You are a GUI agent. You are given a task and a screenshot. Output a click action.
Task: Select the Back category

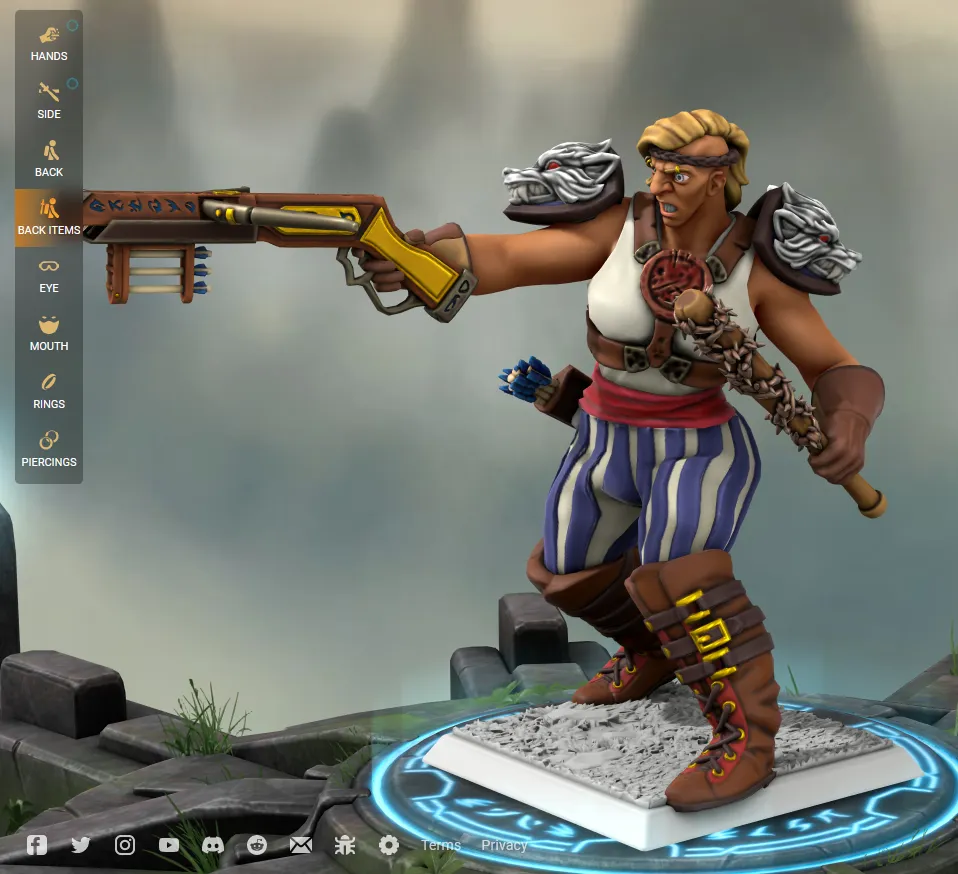[48, 159]
